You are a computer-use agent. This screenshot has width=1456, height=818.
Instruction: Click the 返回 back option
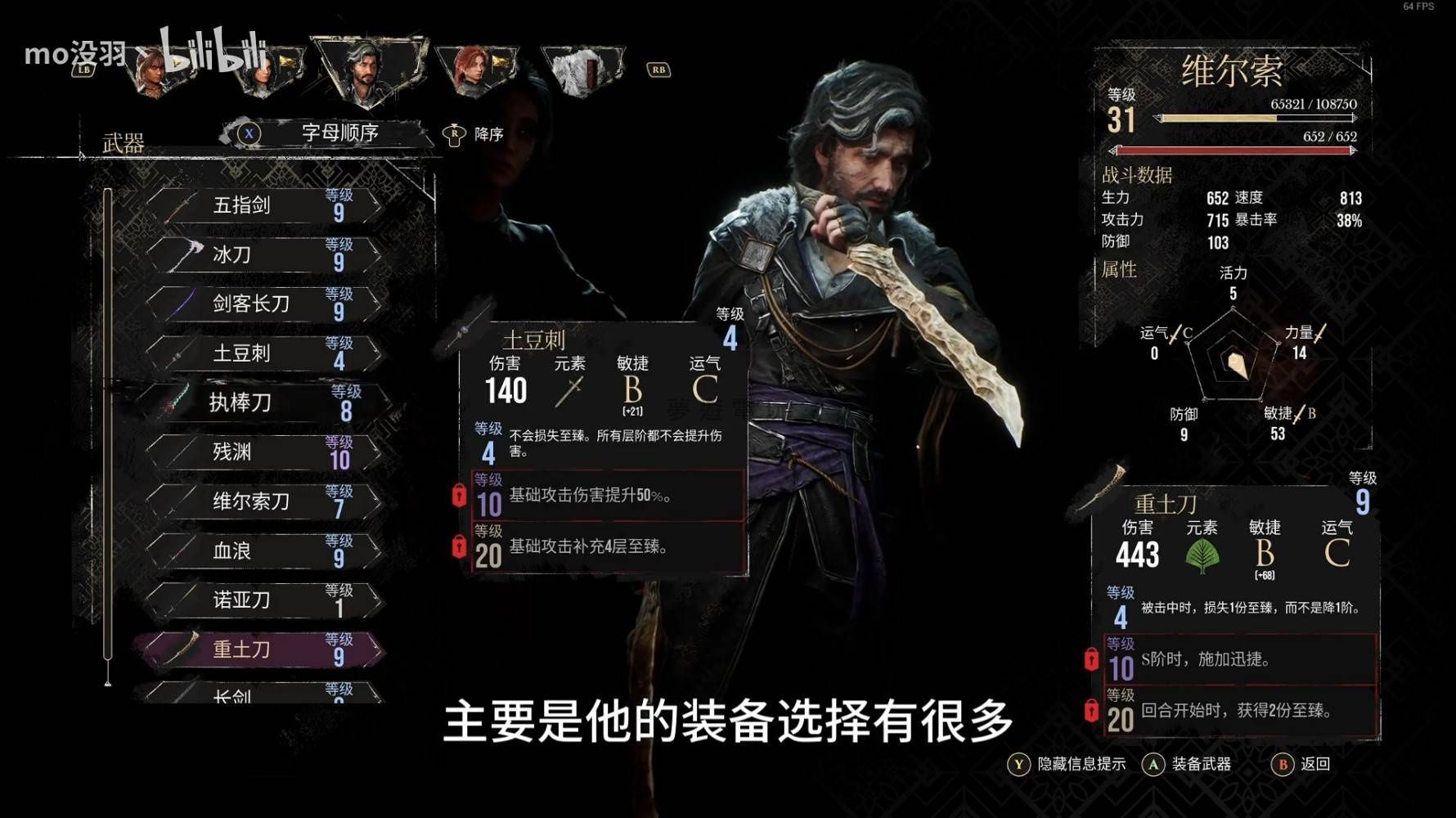[1301, 764]
